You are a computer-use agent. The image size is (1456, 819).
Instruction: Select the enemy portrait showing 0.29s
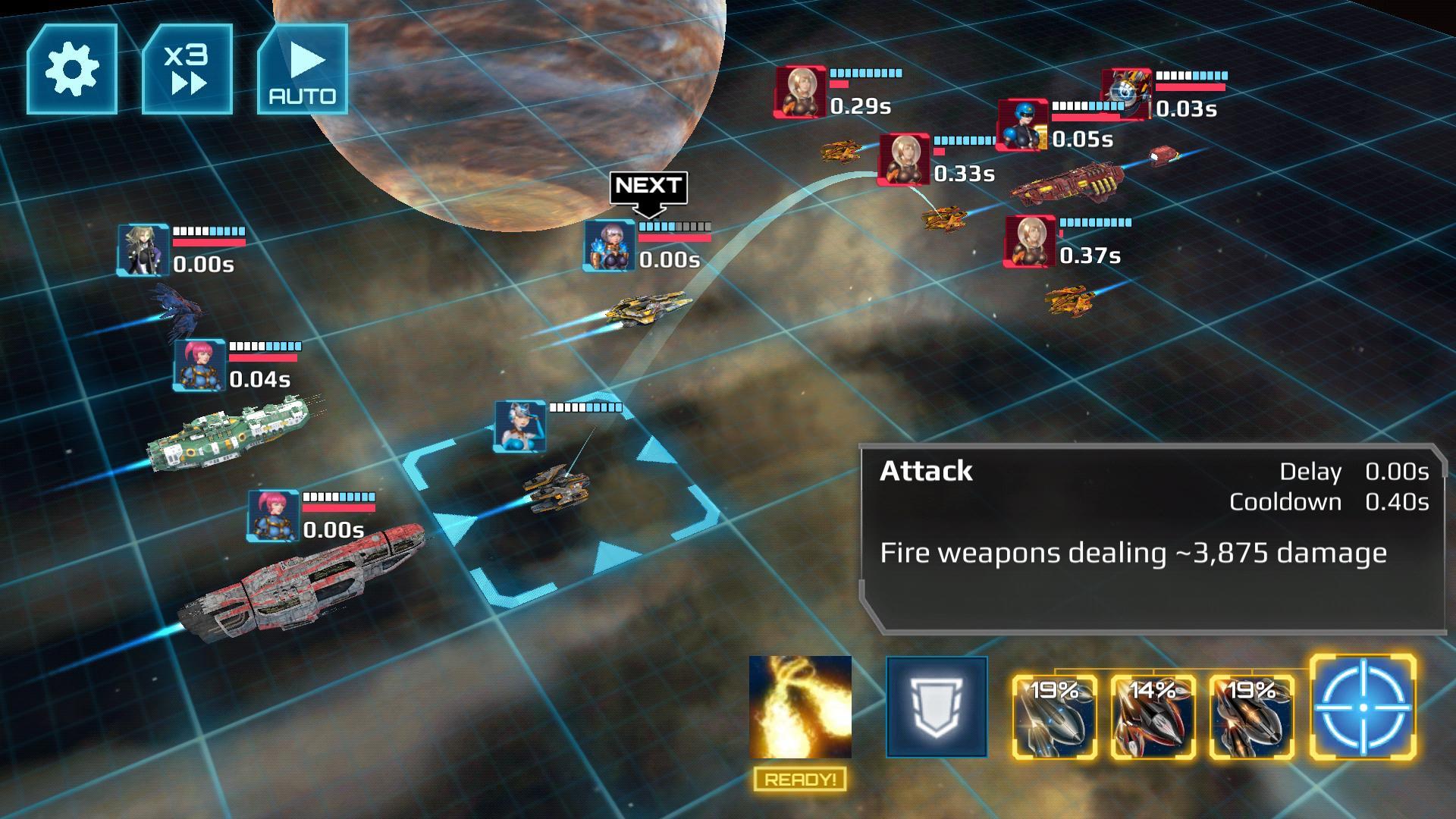[x=801, y=91]
